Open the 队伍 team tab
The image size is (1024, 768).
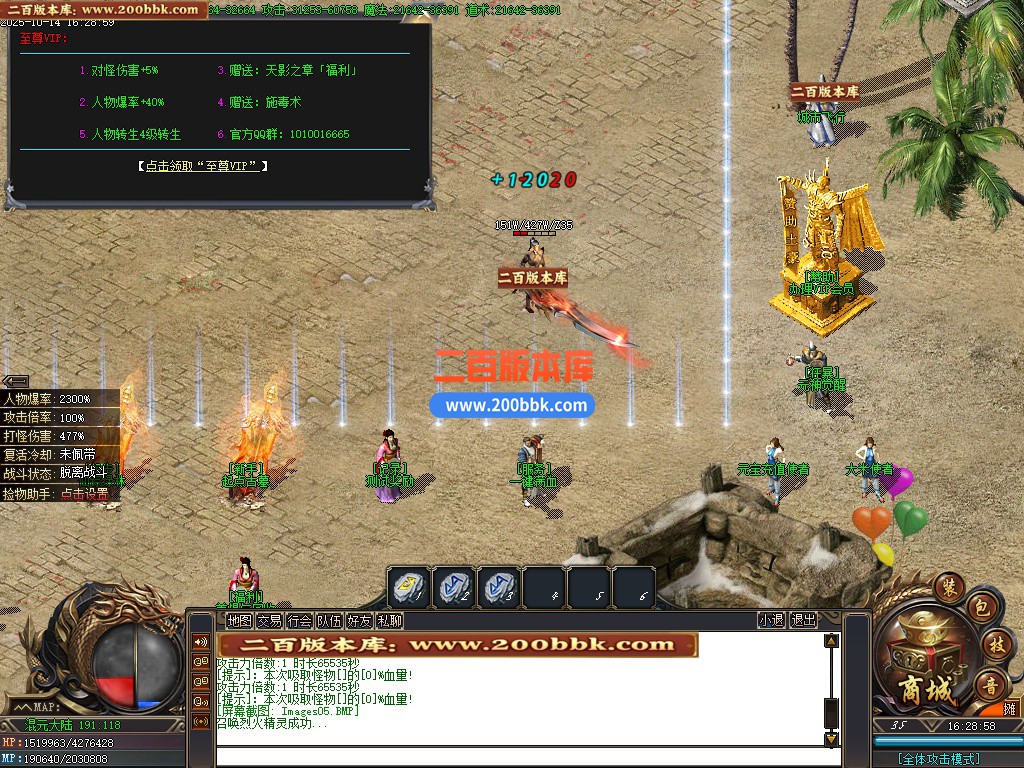click(329, 621)
